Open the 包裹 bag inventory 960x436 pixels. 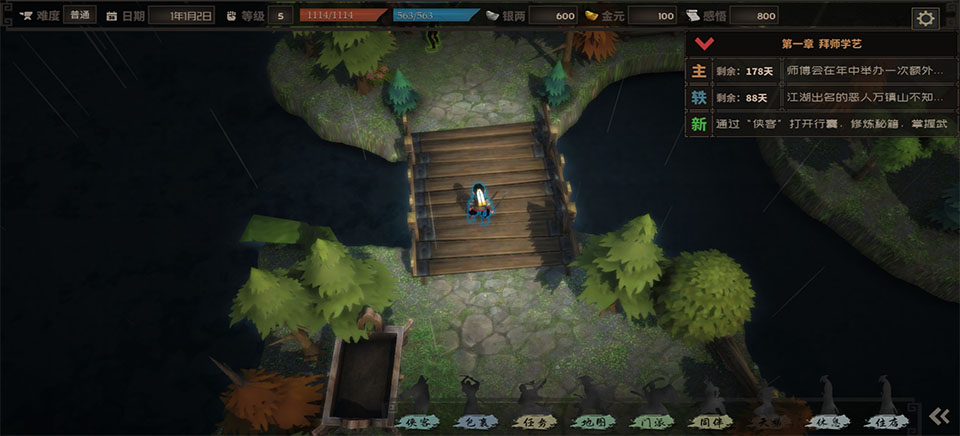(474, 422)
